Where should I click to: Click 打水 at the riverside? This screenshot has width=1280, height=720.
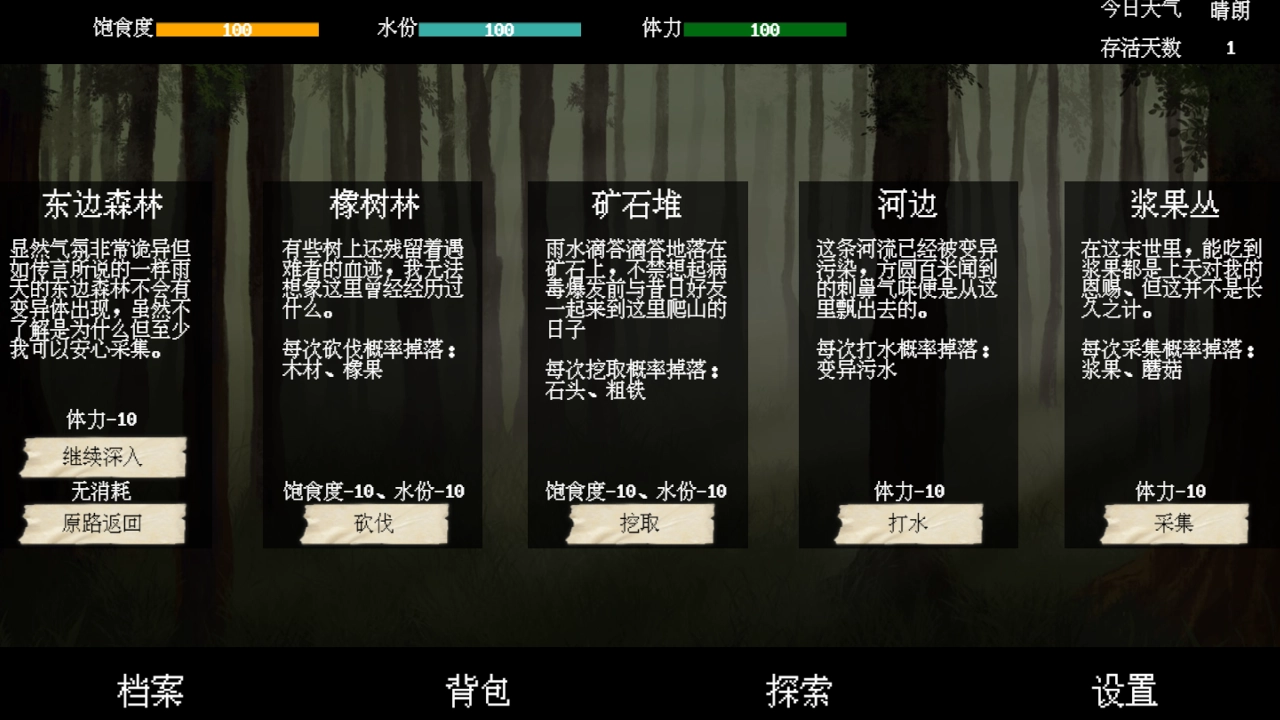906,523
